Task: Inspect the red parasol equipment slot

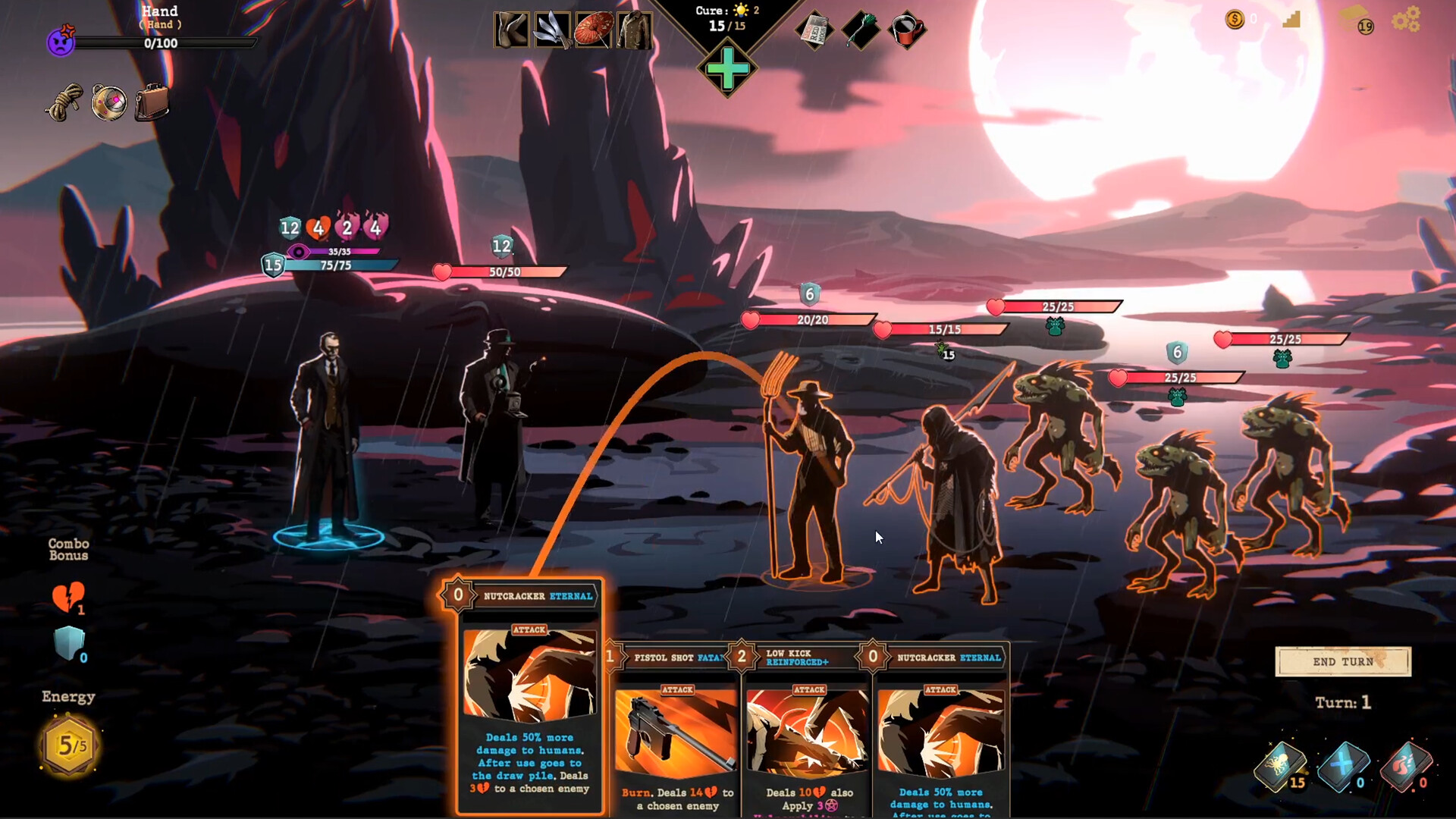Action: pos(593,31)
